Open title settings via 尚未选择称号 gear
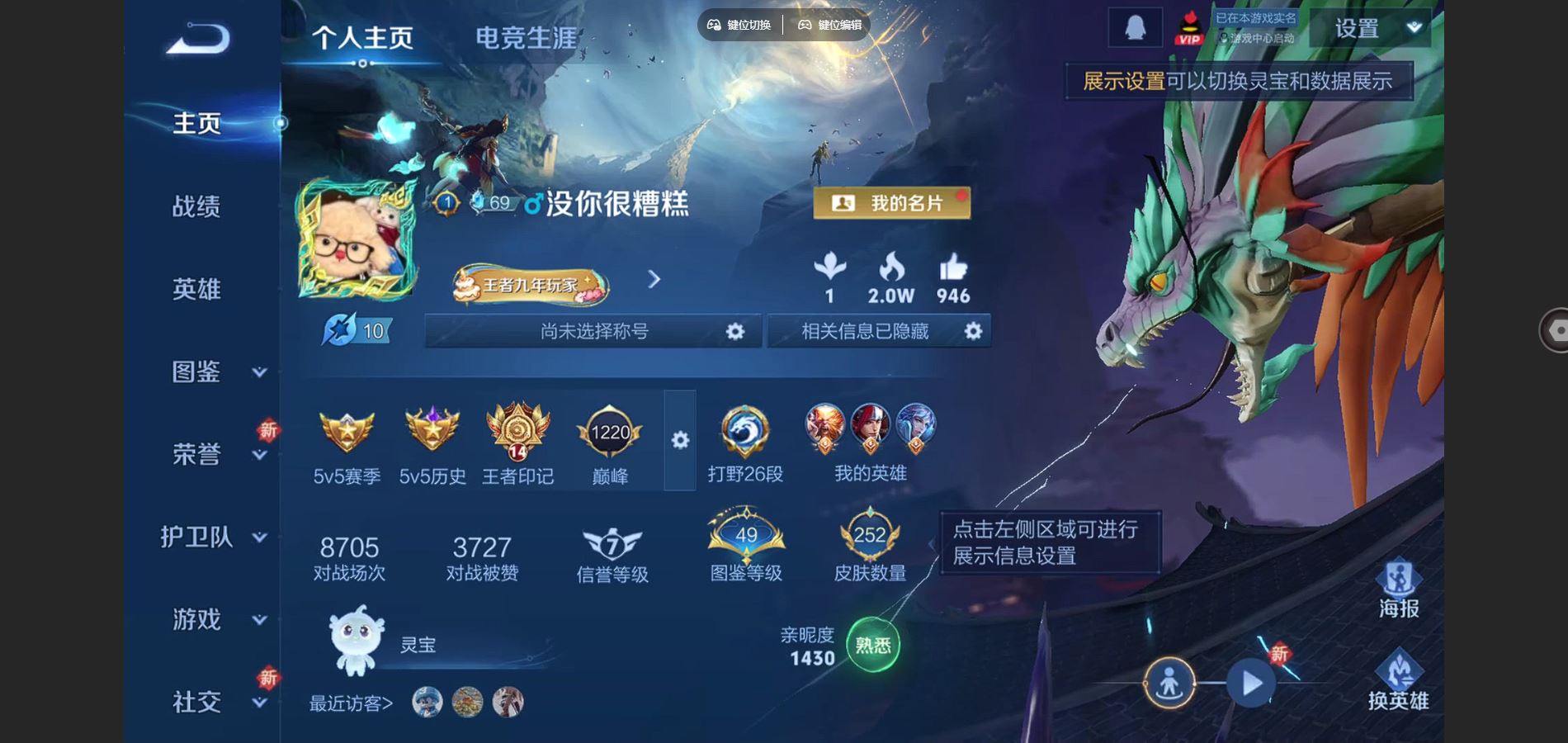Viewport: 1568px width, 743px height. [x=733, y=330]
